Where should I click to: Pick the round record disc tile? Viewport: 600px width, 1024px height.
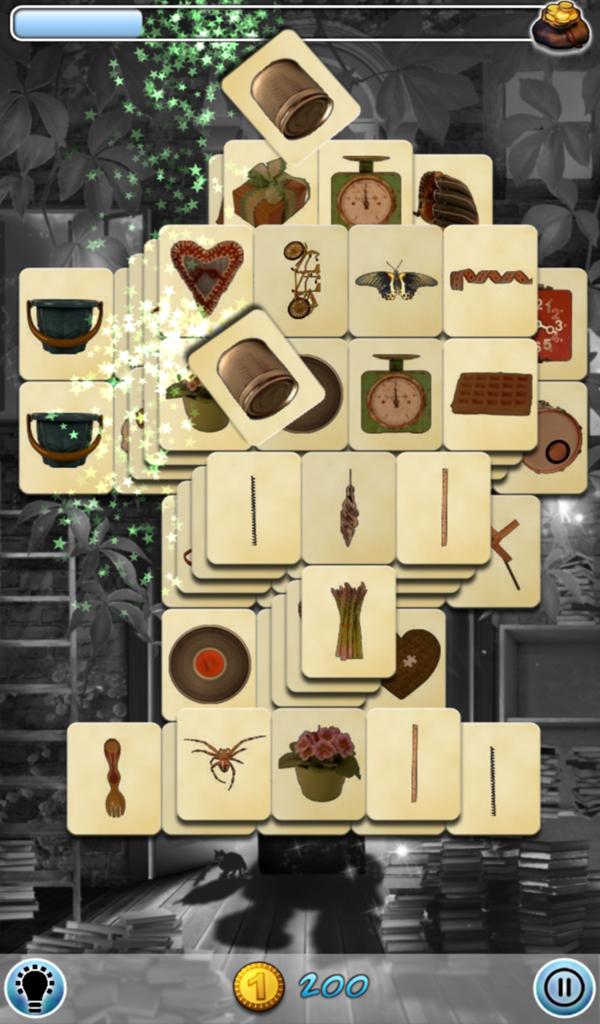coord(209,663)
